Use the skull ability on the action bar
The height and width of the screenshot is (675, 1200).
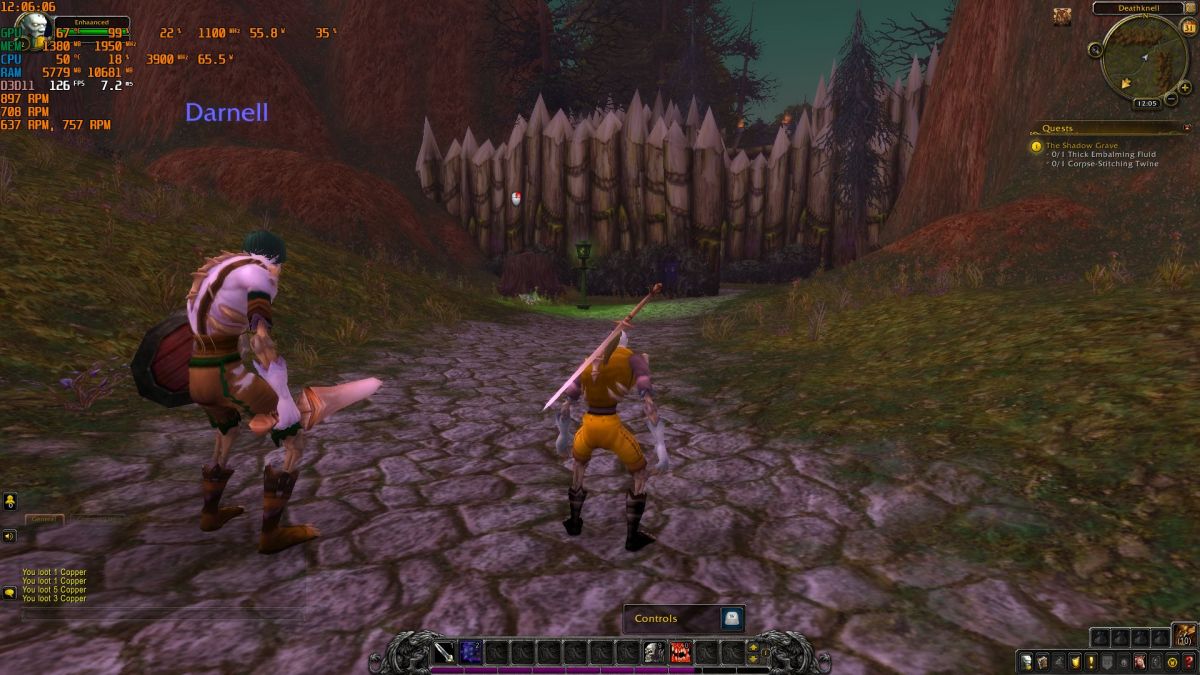coord(654,653)
